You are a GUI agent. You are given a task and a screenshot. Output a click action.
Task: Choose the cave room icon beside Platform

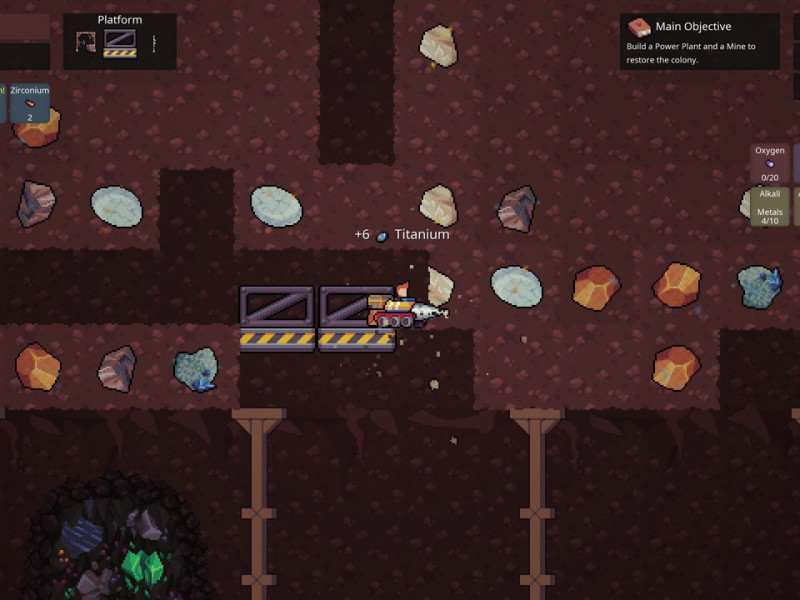tap(87, 43)
